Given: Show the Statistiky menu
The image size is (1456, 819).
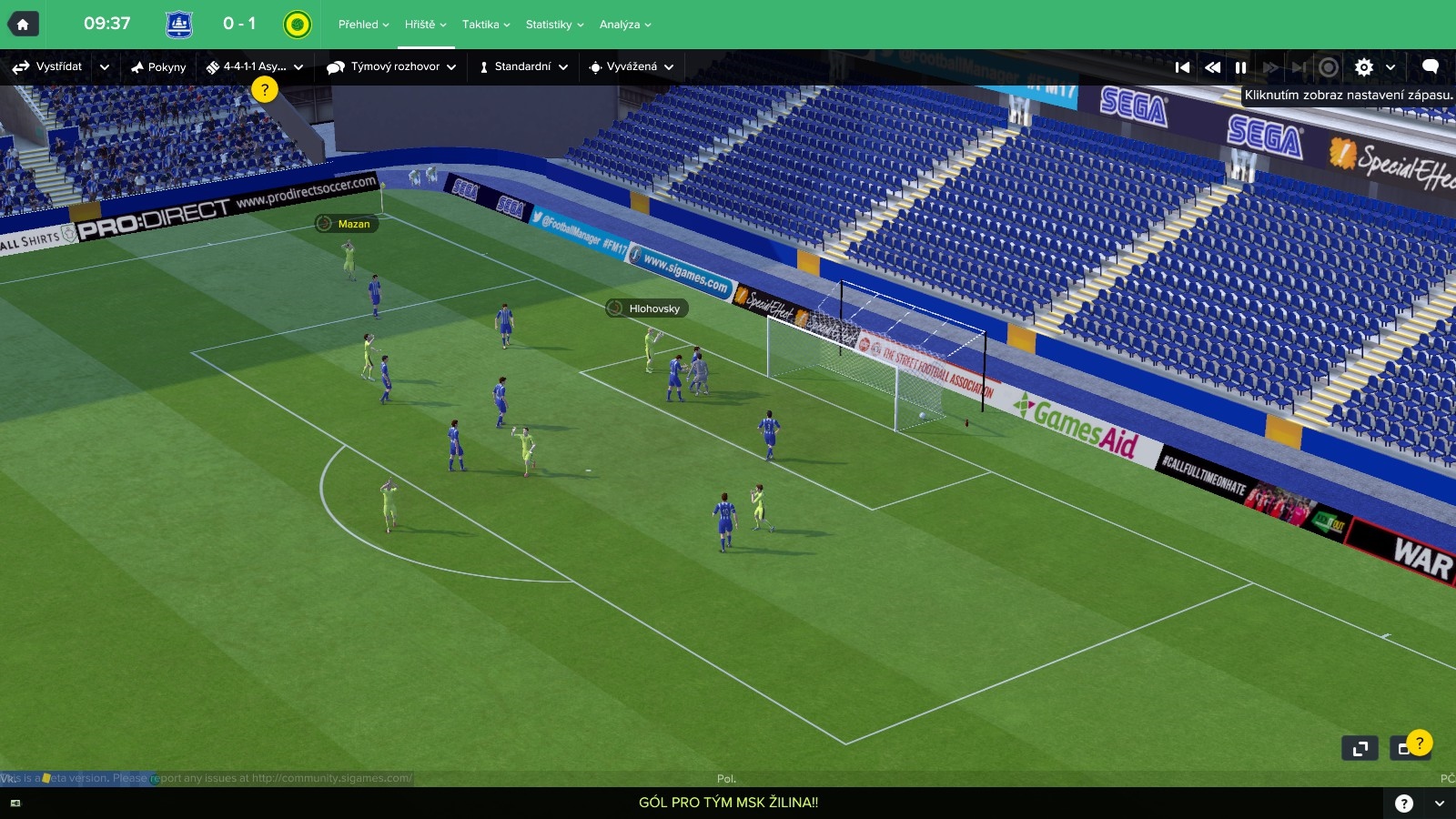Looking at the screenshot, I should tap(554, 25).
